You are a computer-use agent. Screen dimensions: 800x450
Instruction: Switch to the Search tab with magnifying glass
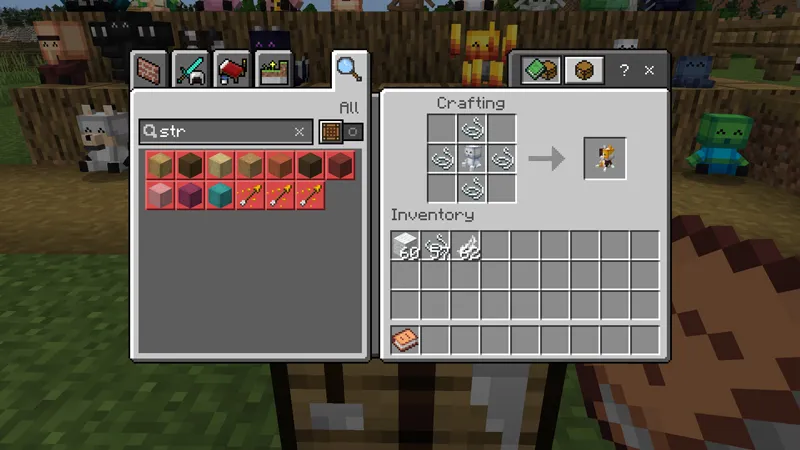point(348,69)
